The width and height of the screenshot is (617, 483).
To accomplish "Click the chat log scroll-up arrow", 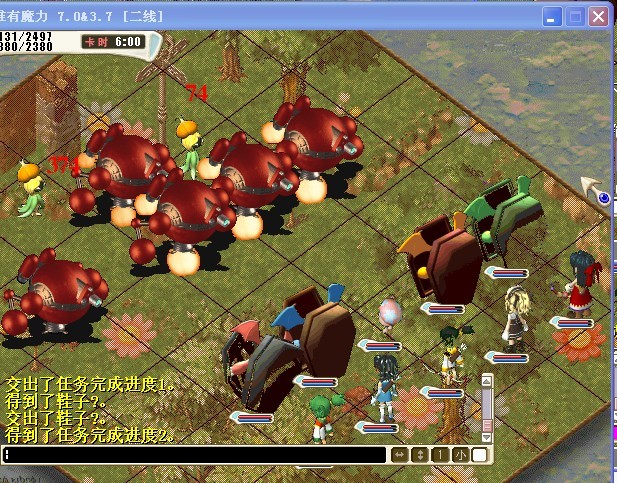I will [487, 381].
